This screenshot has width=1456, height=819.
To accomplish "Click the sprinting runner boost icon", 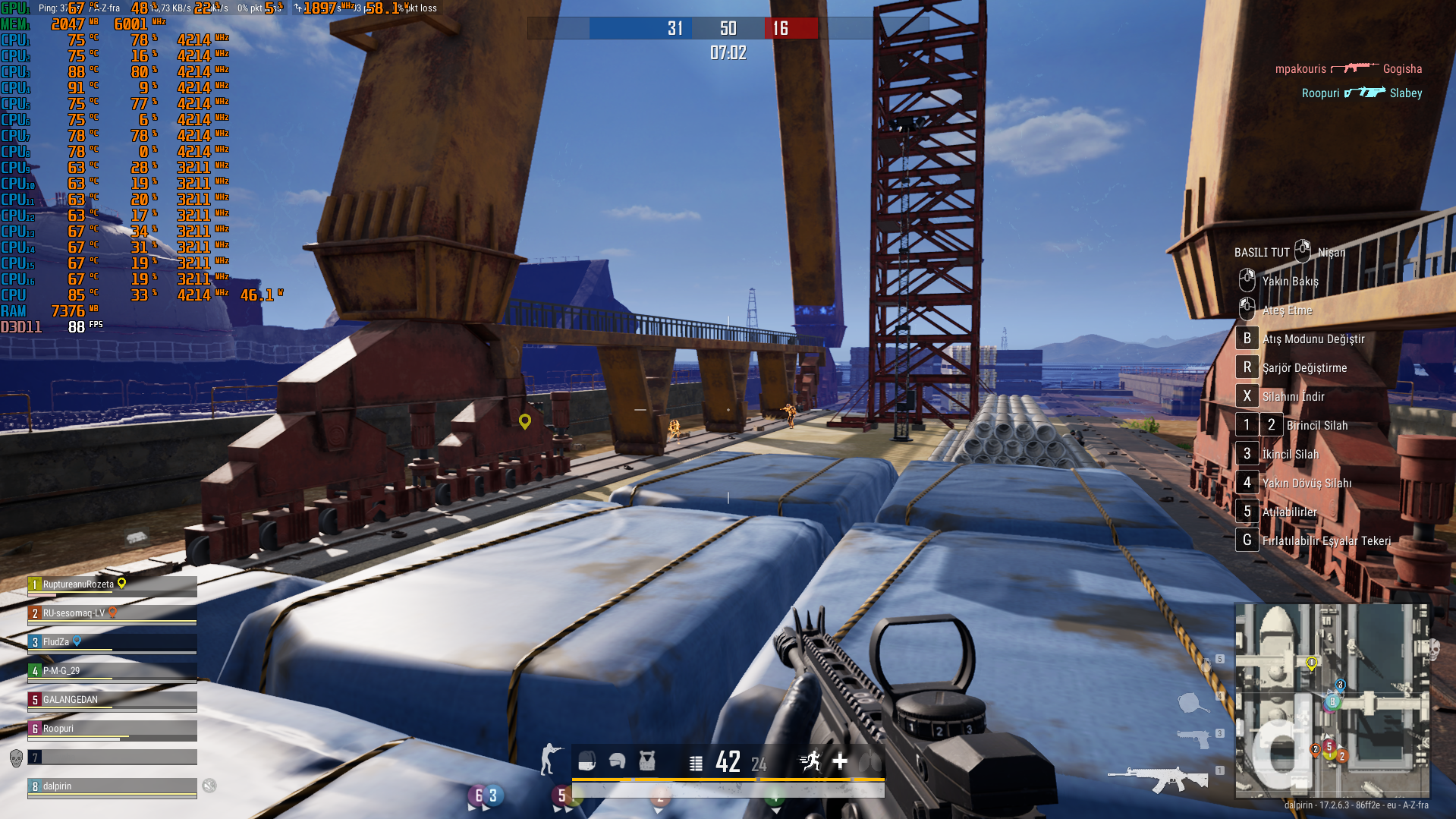I will (810, 761).
